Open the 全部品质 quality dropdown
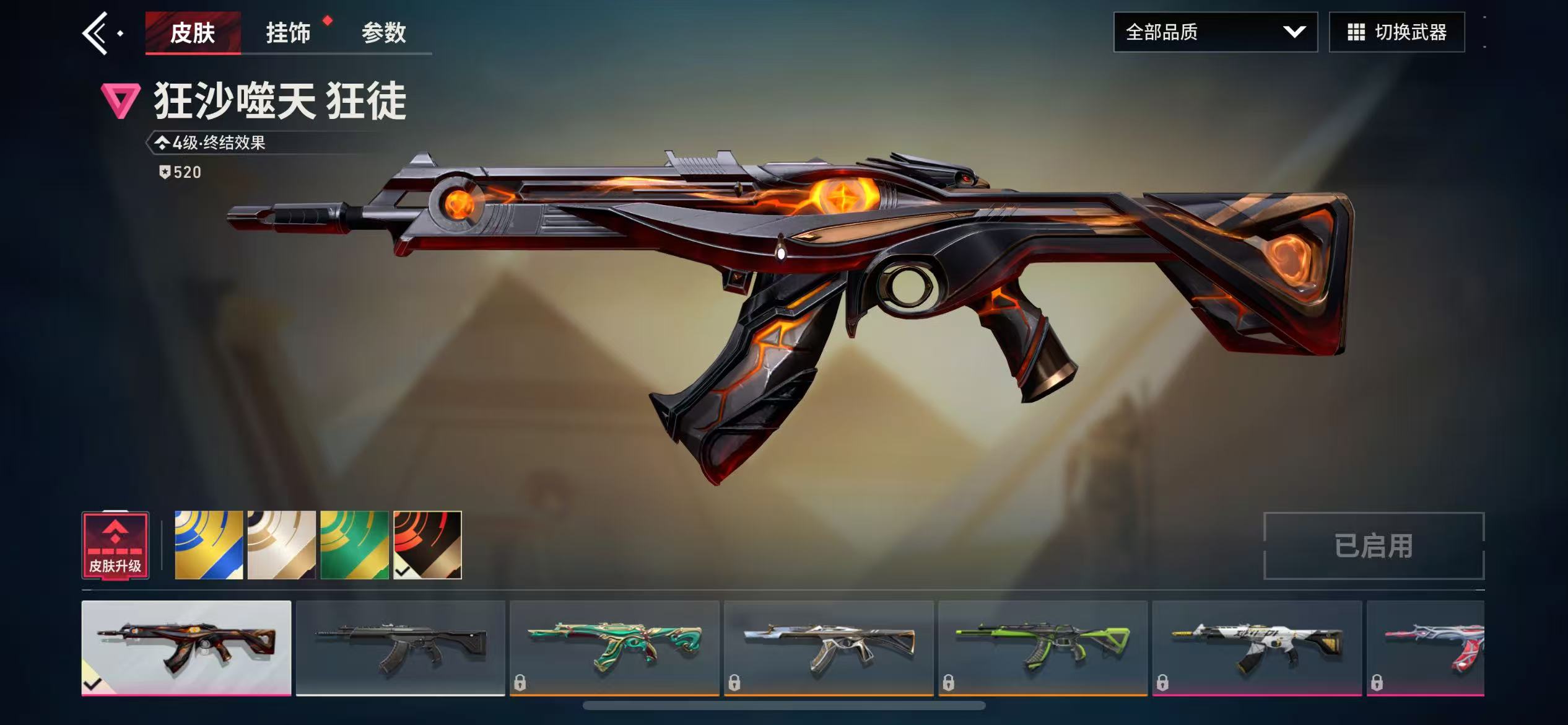Viewport: 1568px width, 725px height. point(1215,32)
